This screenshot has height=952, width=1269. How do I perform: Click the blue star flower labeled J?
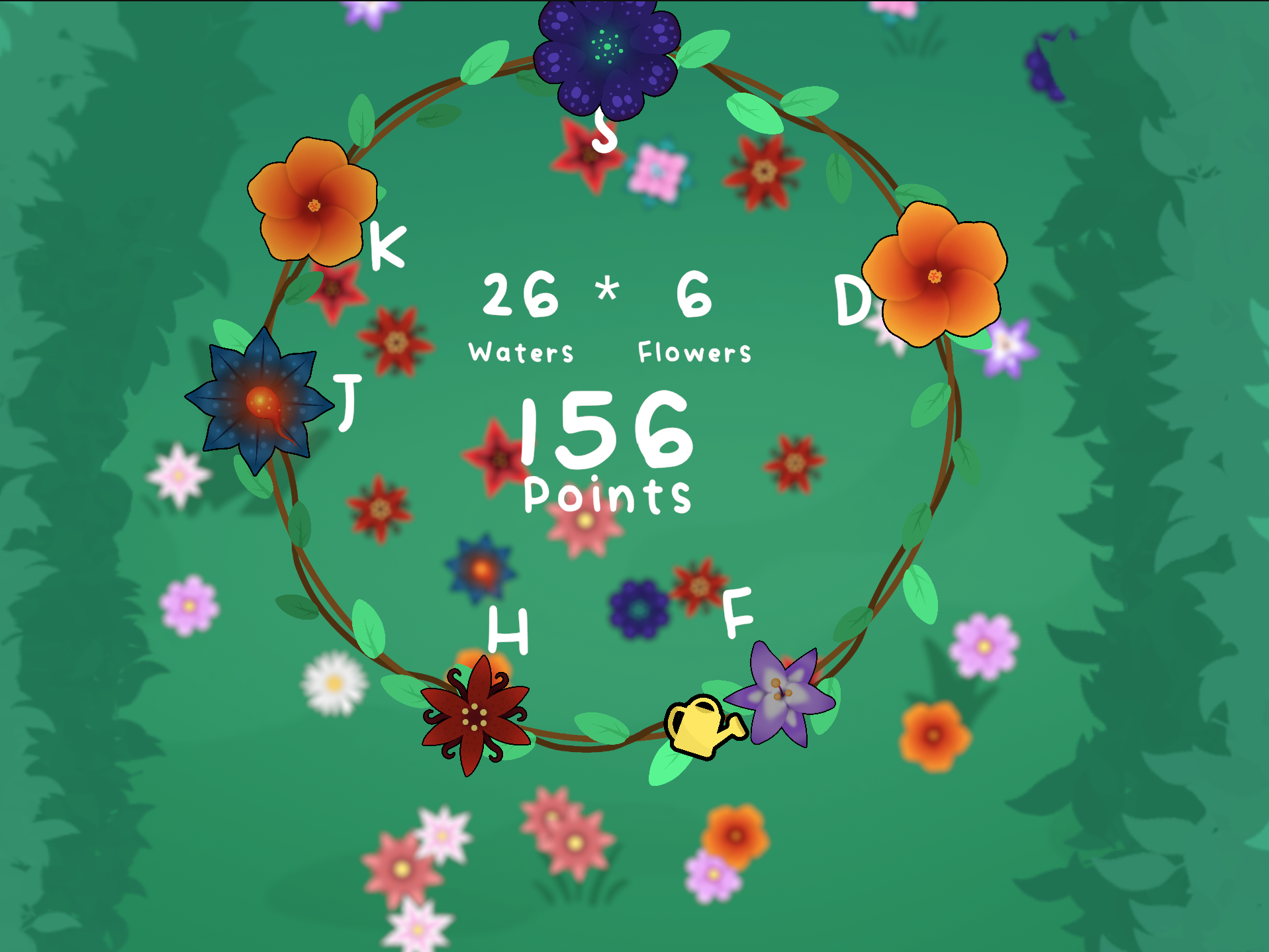click(259, 401)
